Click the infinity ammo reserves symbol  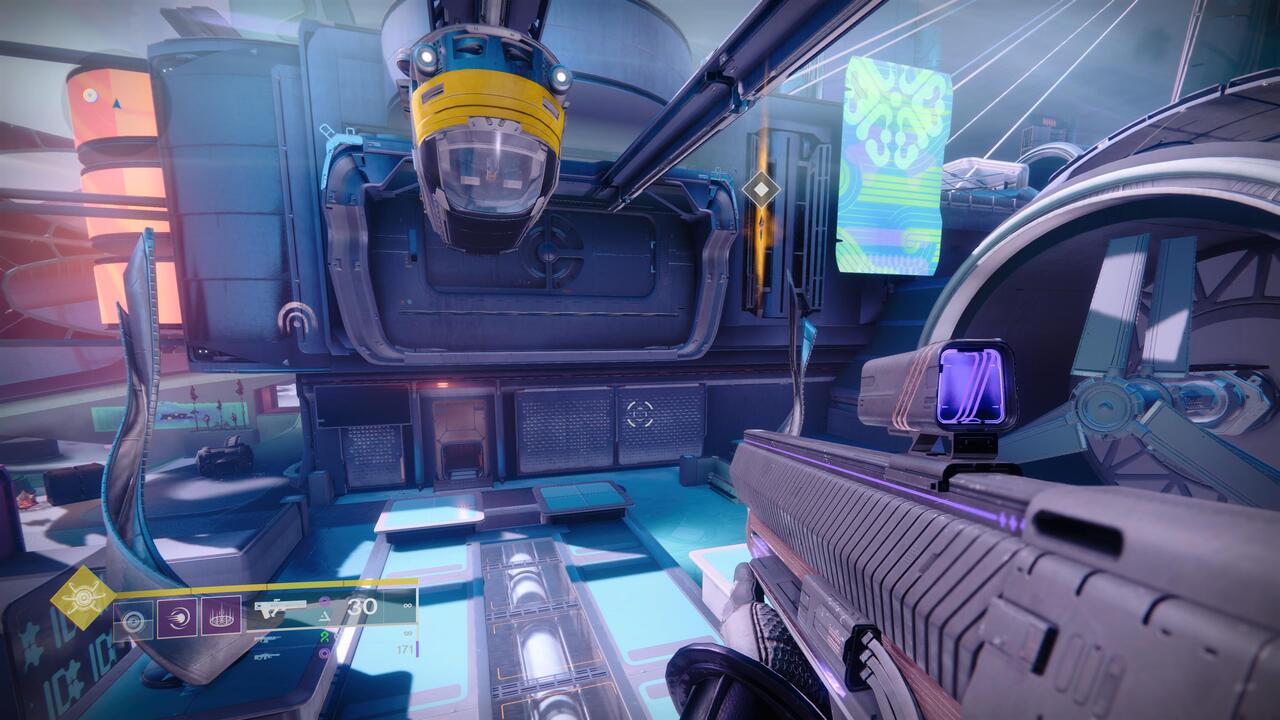tap(405, 606)
